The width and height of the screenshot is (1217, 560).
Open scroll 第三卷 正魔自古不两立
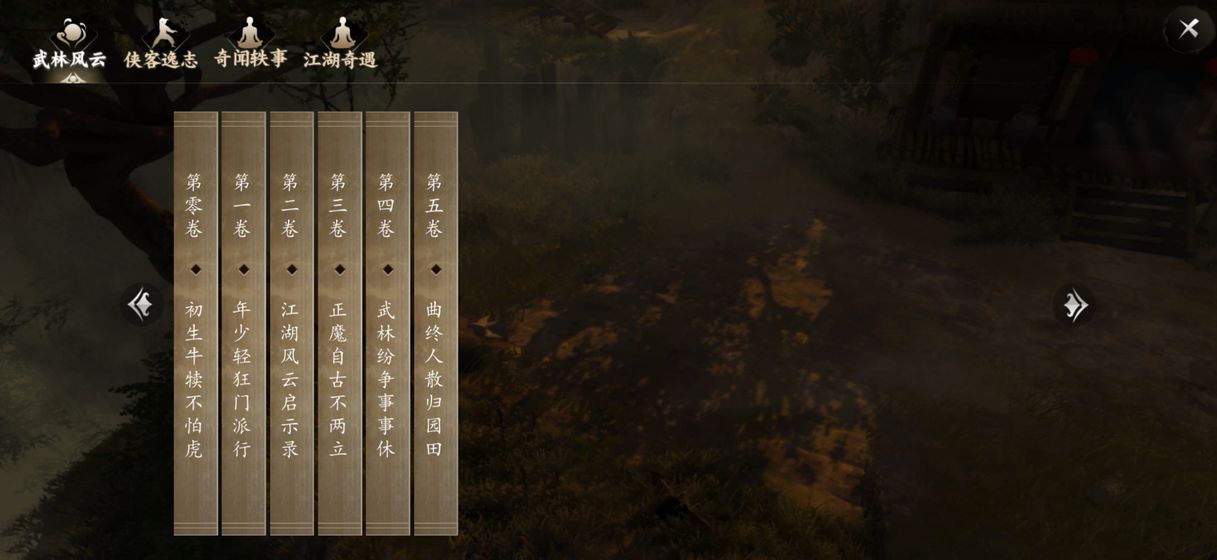tap(339, 323)
